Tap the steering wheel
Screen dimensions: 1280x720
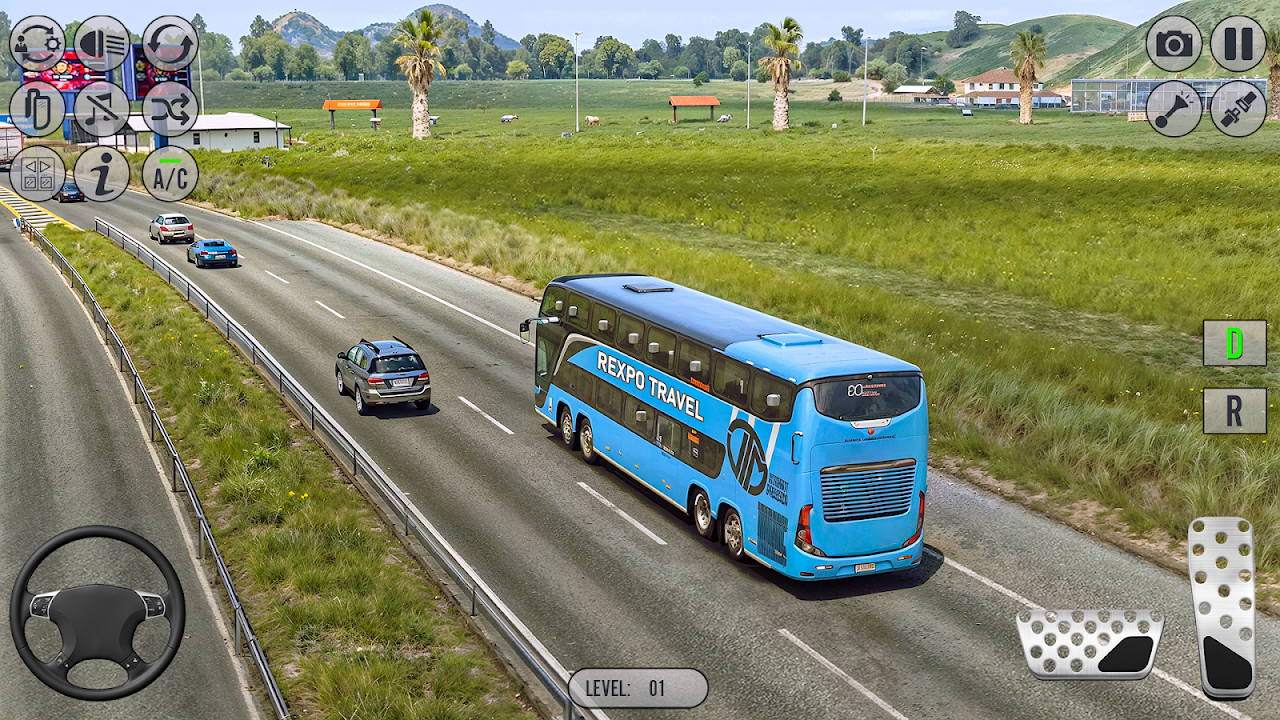tap(97, 612)
